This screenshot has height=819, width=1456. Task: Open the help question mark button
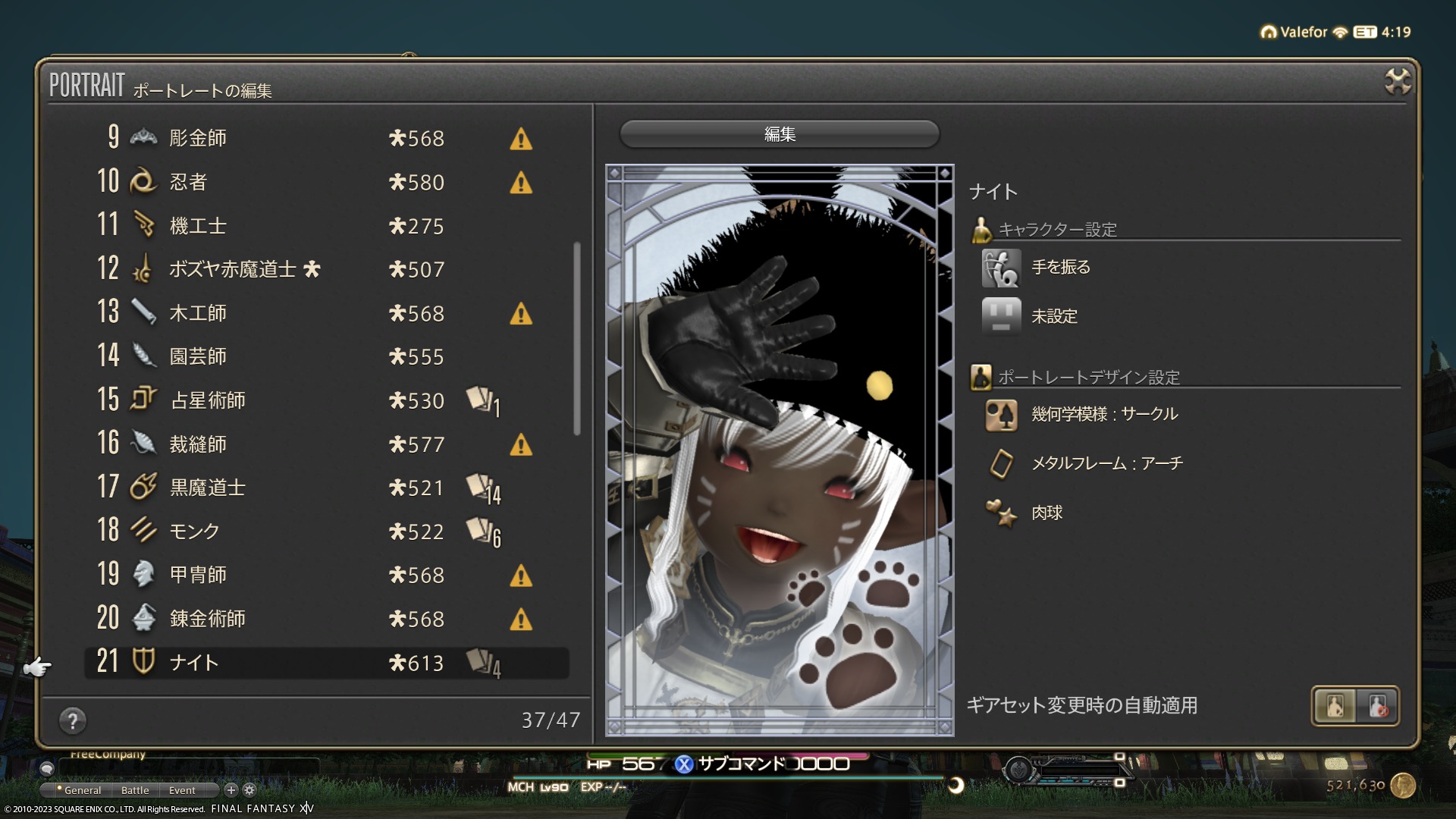tap(73, 720)
